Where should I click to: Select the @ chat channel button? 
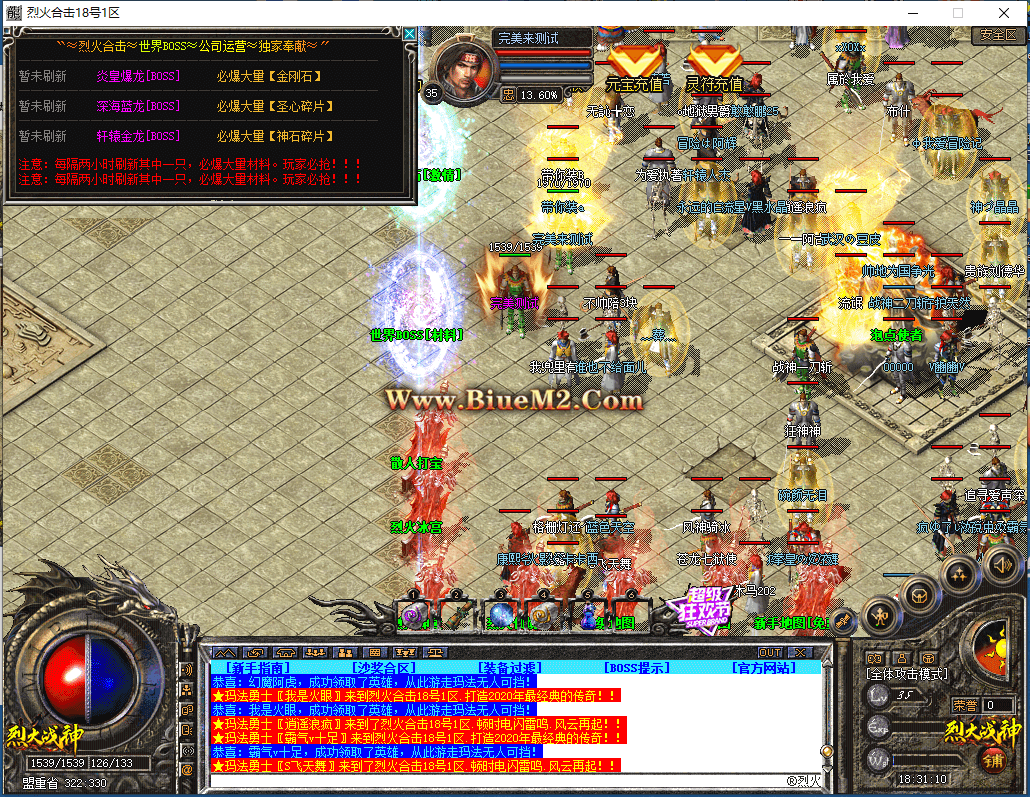pos(187,770)
